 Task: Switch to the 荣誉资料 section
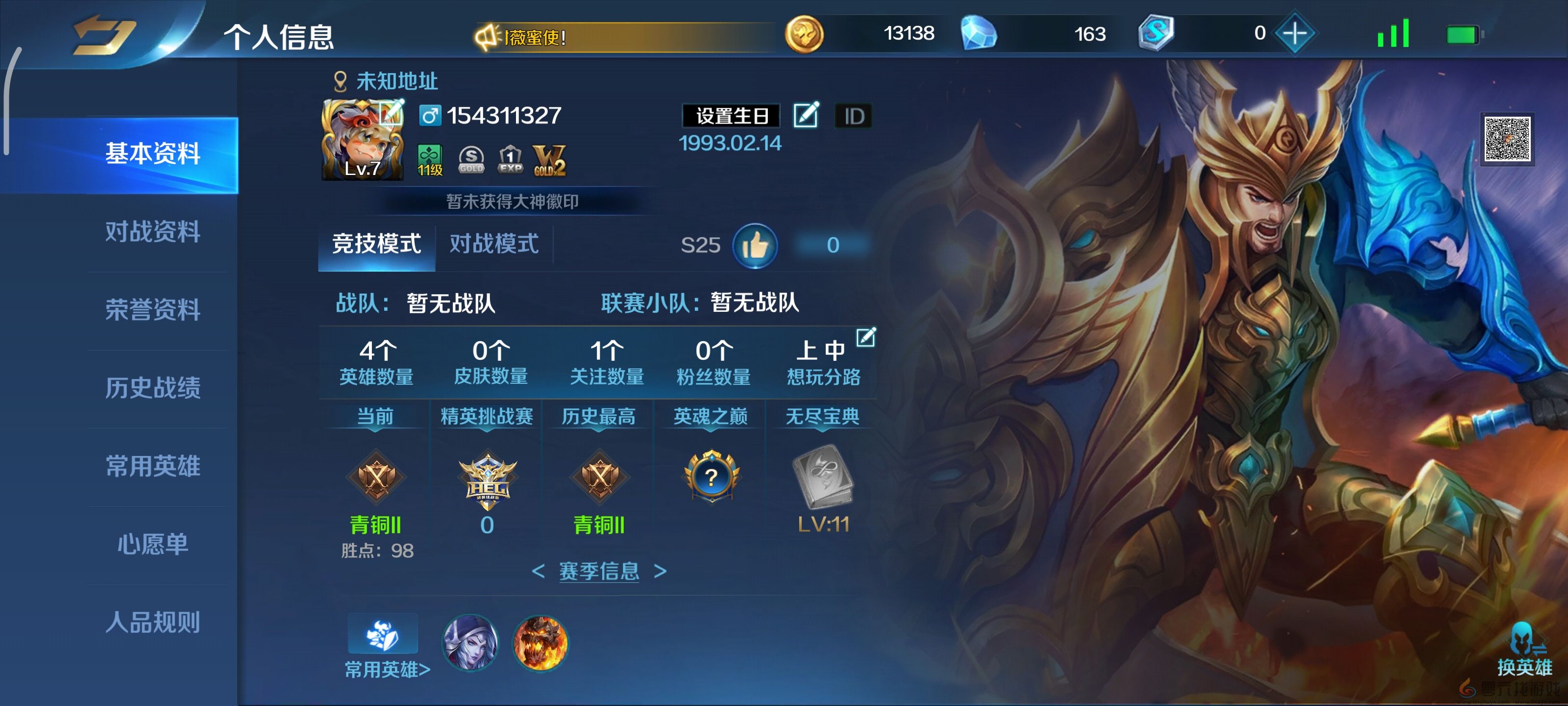pos(153,309)
